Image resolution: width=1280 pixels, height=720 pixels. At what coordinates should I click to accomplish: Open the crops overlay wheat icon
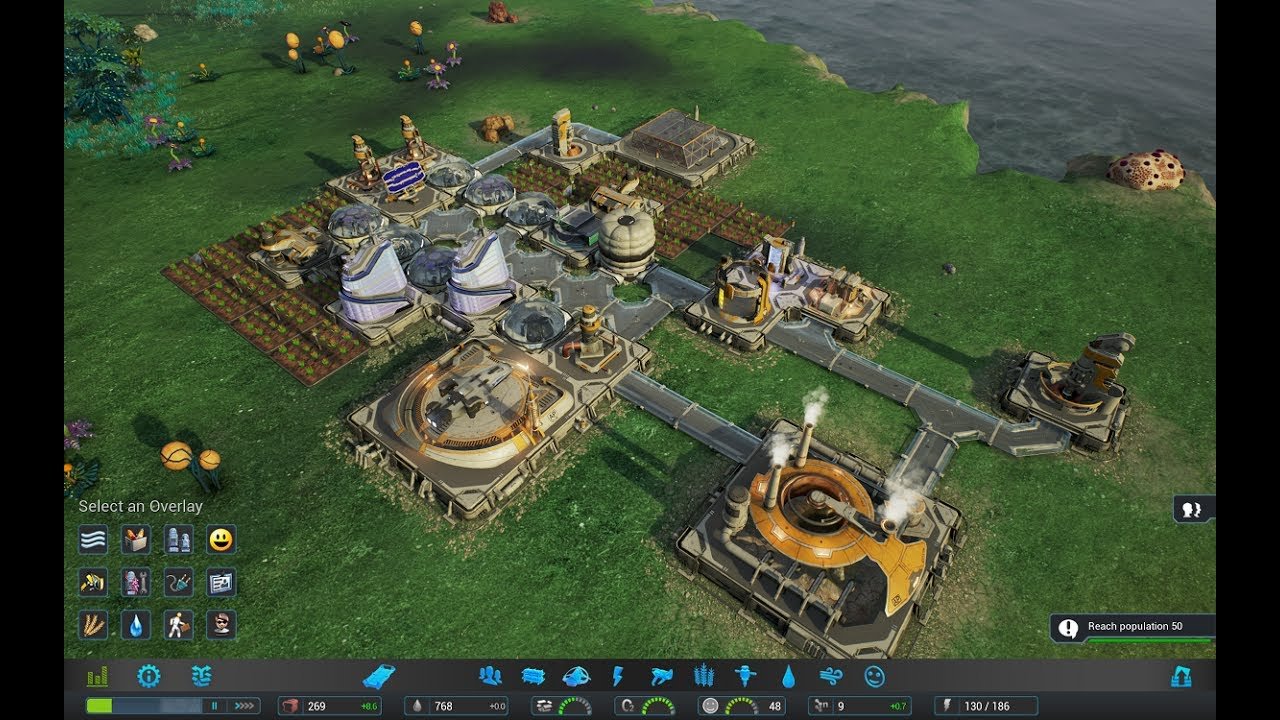[93, 624]
